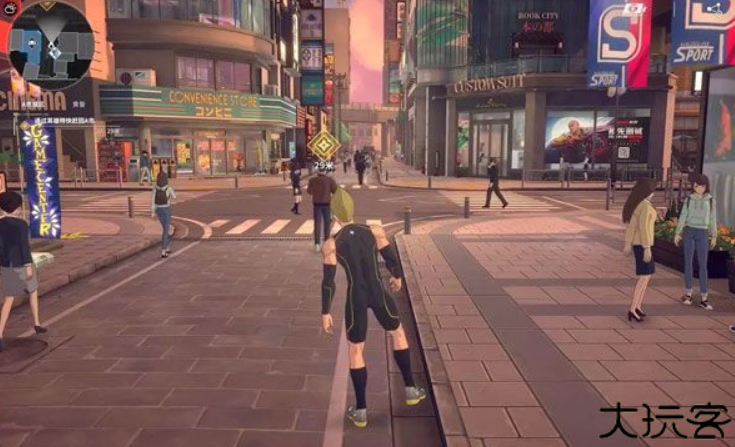Select the yellow diamond quest waypoint marker
The image size is (735, 447).
point(323,144)
